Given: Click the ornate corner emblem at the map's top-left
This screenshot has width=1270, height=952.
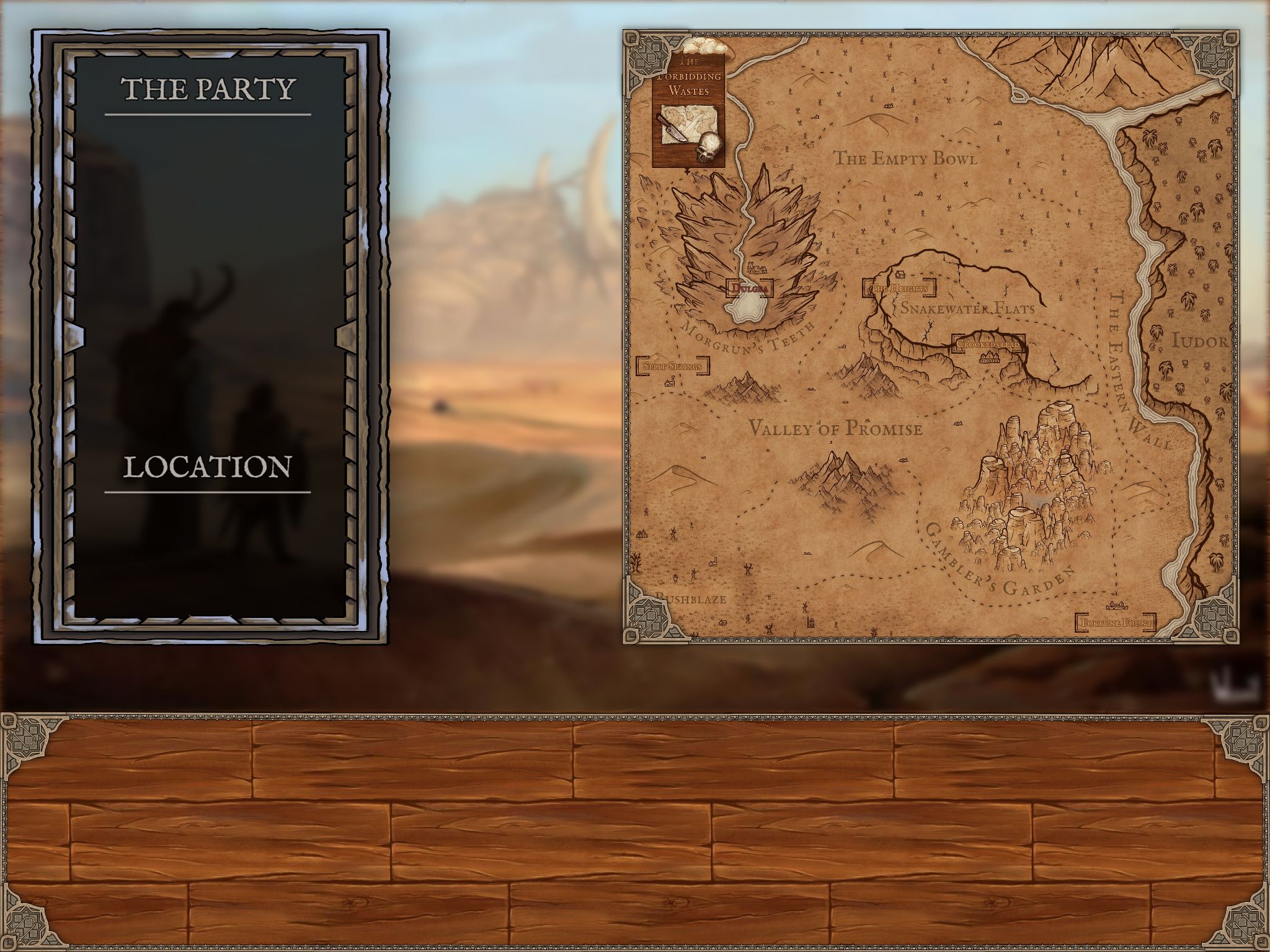Looking at the screenshot, I should click(648, 53).
